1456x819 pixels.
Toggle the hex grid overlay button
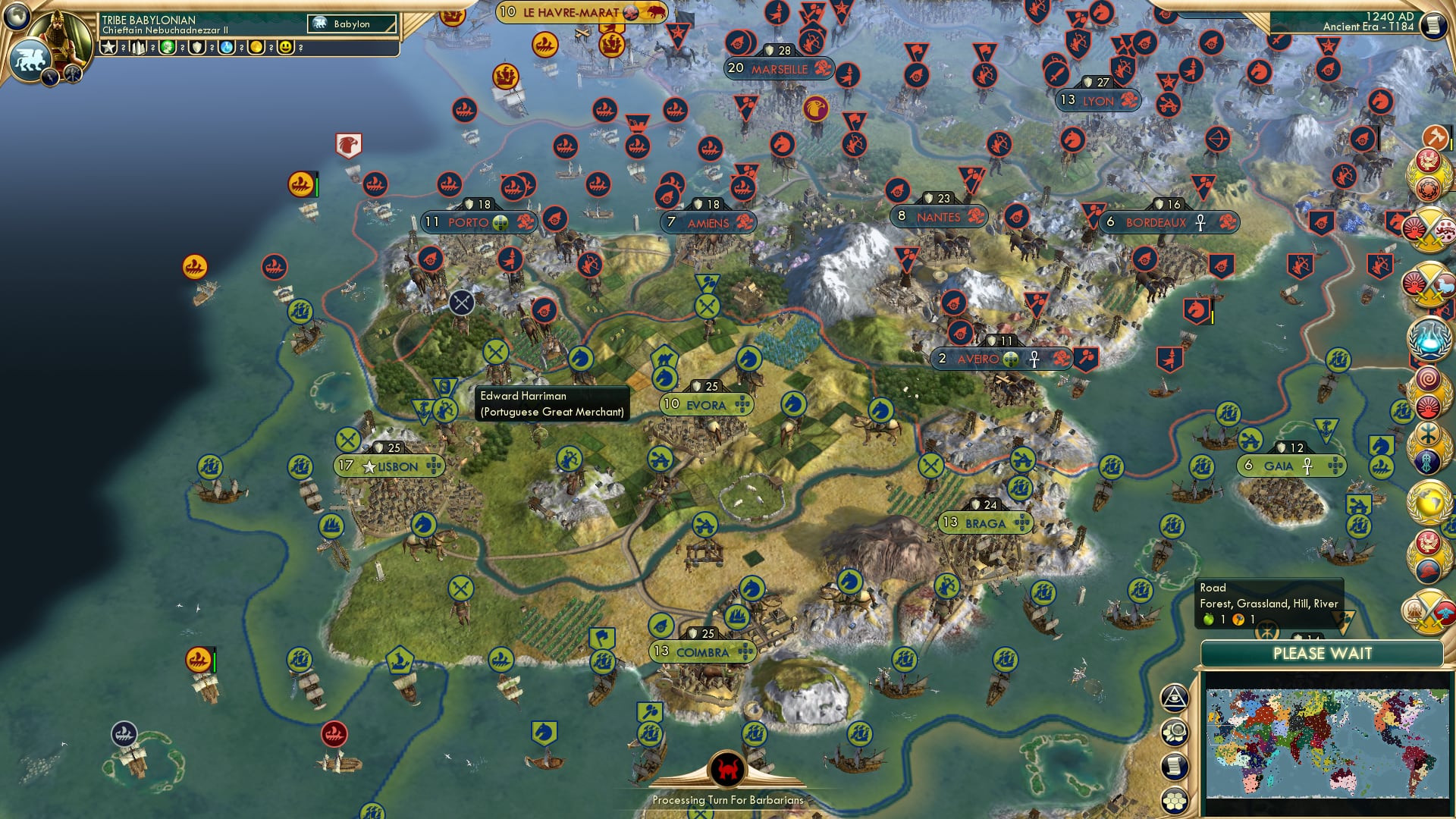[1175, 796]
